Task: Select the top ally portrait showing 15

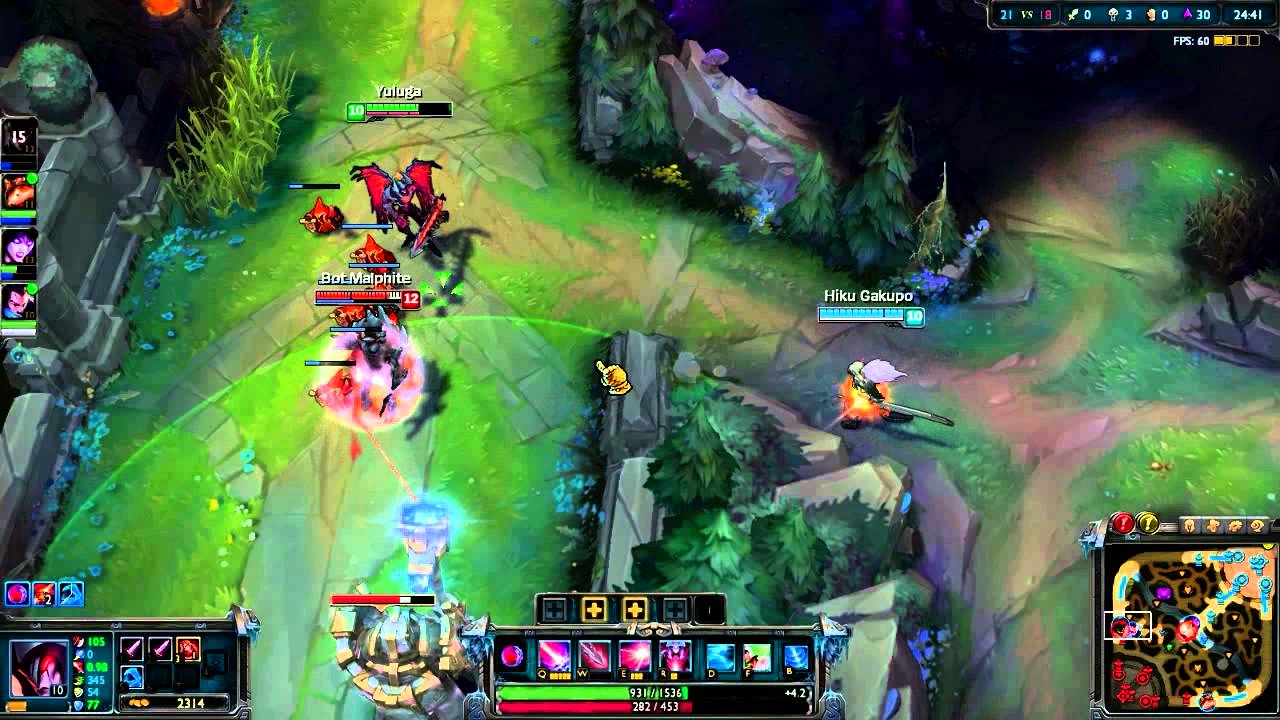Action: click(x=18, y=138)
